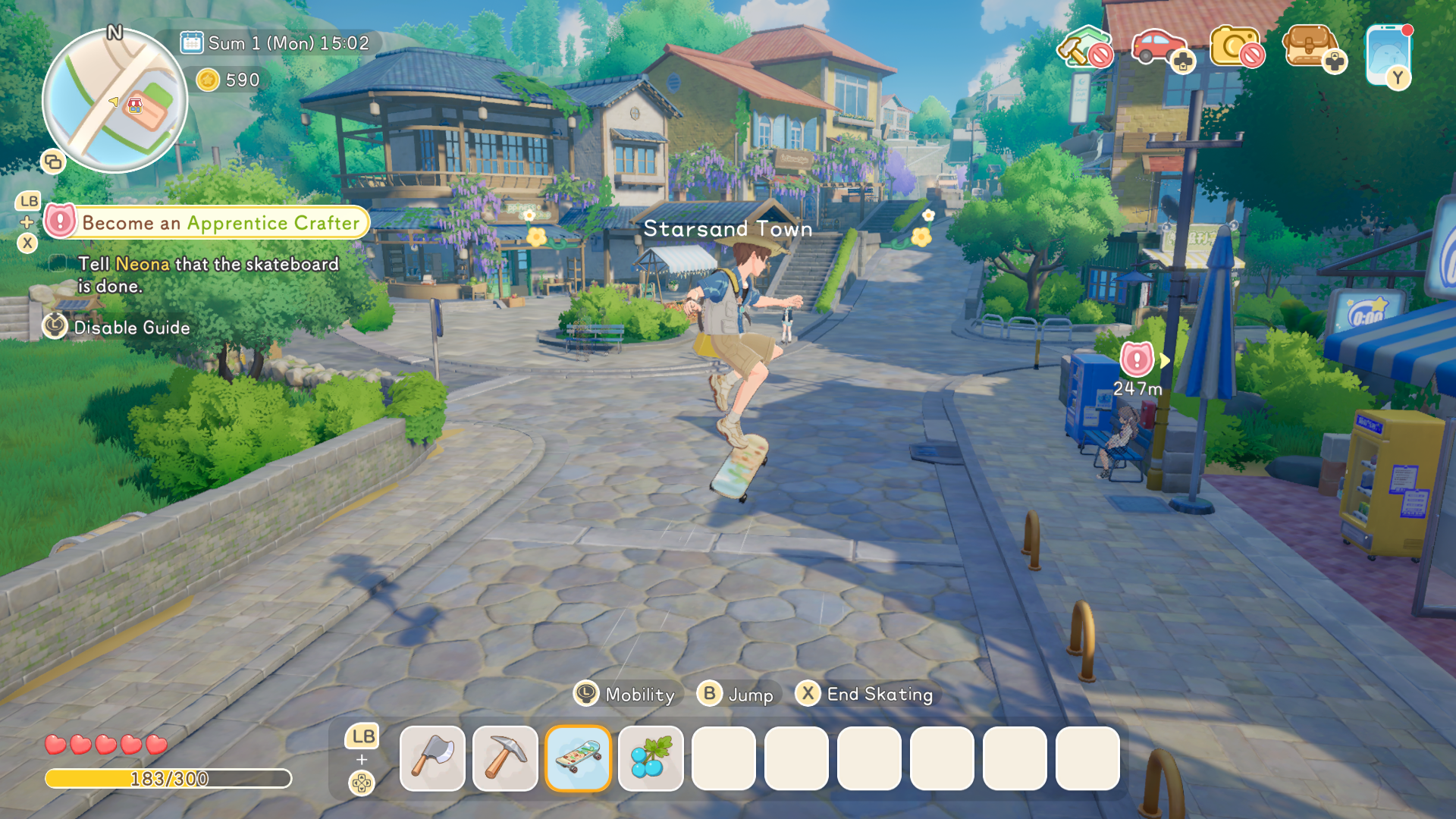Select the pickaxe from the hotbar
Viewport: 1456px width, 819px height.
[x=506, y=759]
